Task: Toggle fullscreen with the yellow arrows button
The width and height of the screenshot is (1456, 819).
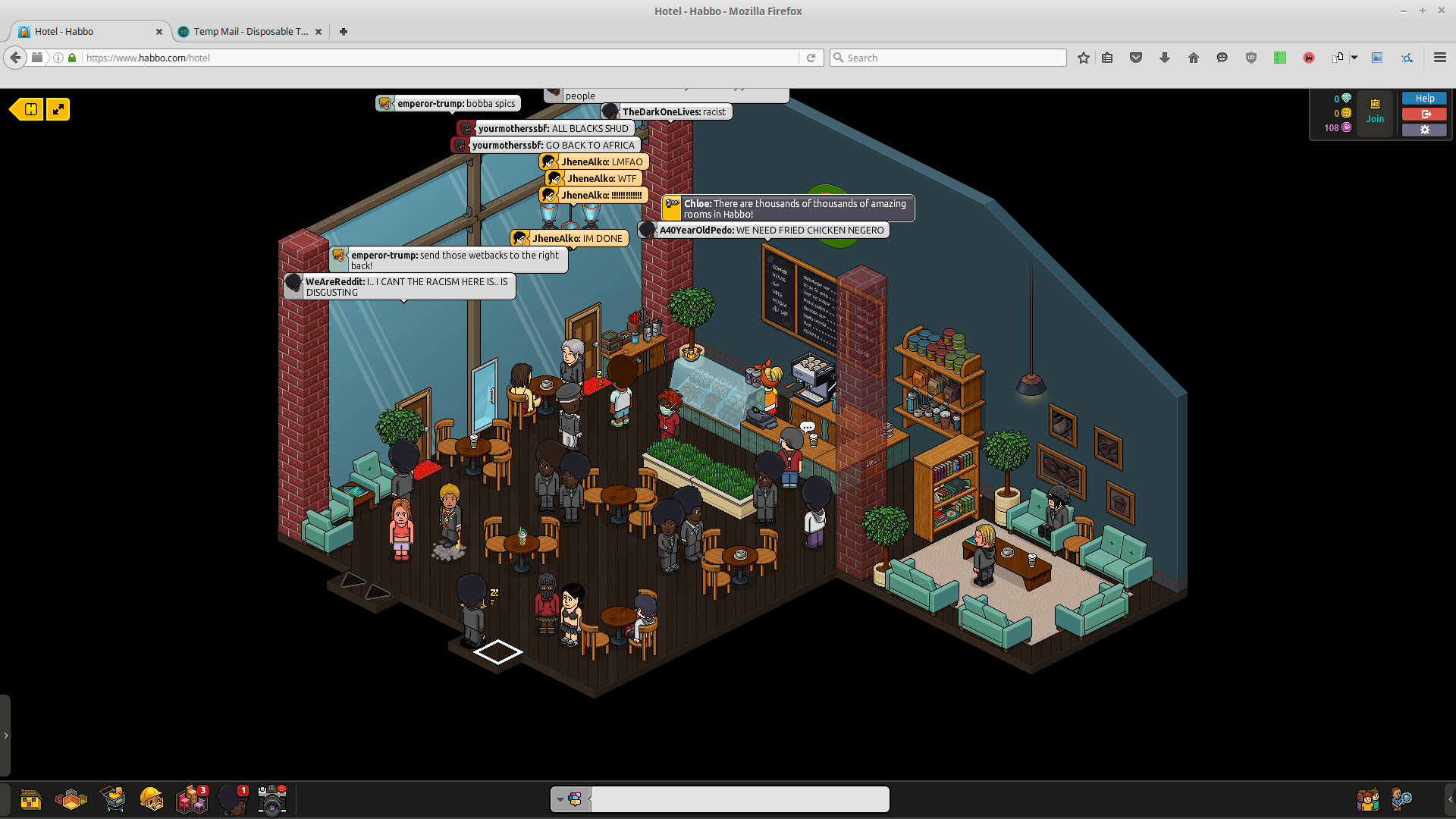Action: coord(58,109)
